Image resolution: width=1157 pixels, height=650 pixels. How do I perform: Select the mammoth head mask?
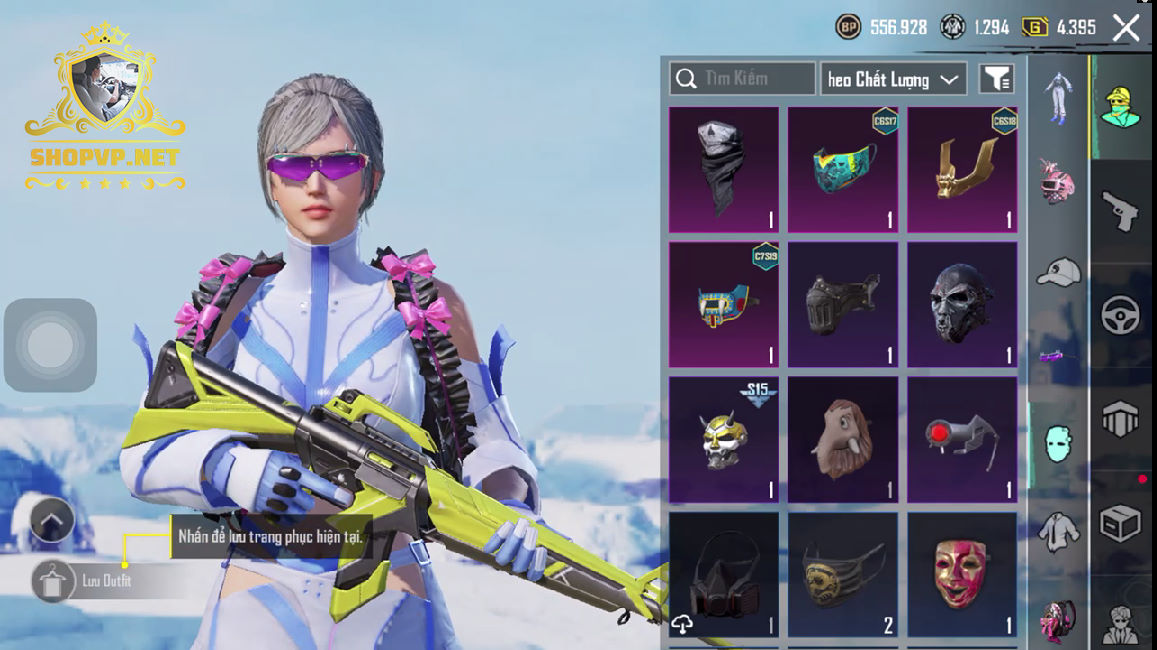click(x=843, y=439)
